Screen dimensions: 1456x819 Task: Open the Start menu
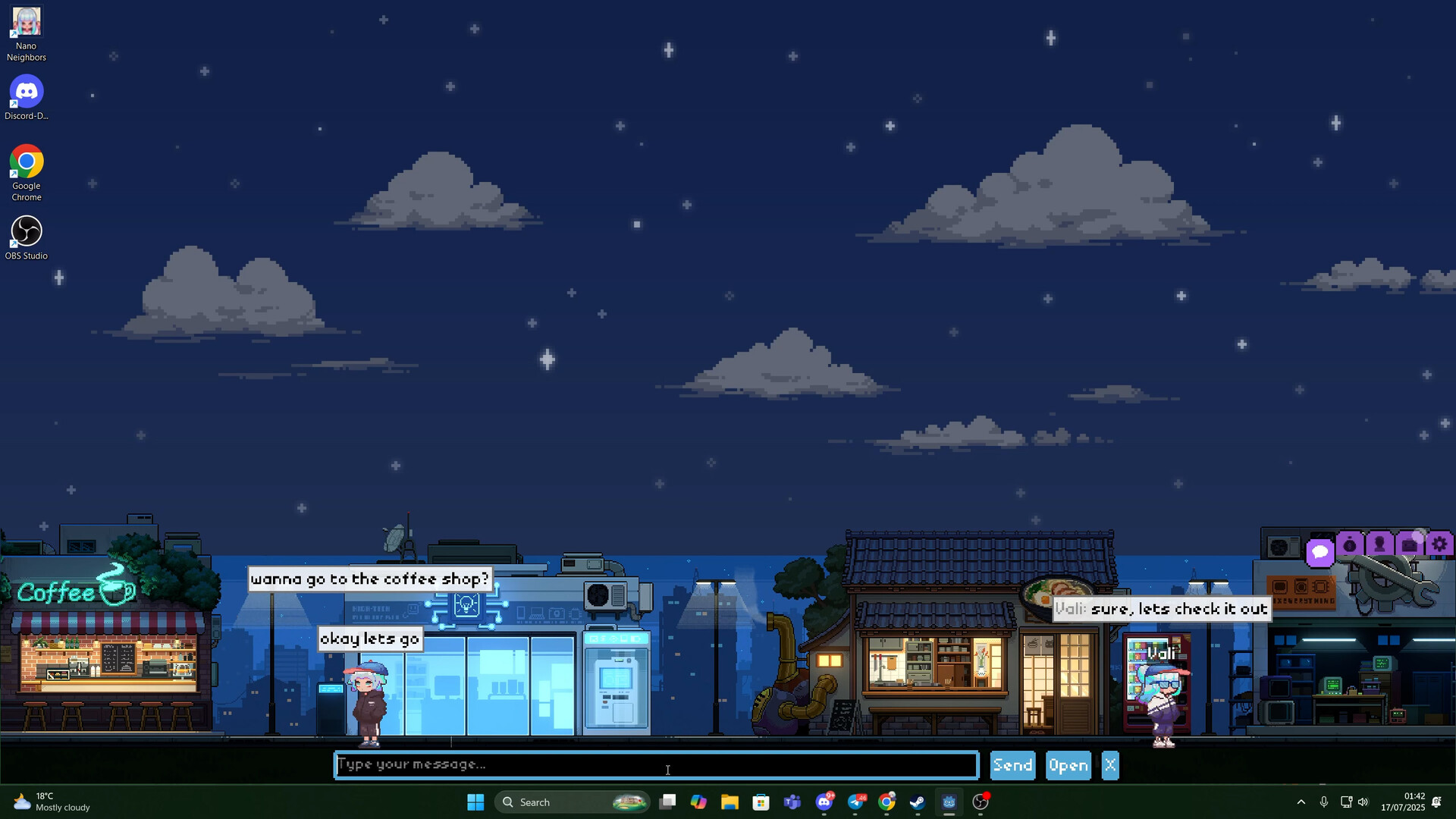point(475,802)
